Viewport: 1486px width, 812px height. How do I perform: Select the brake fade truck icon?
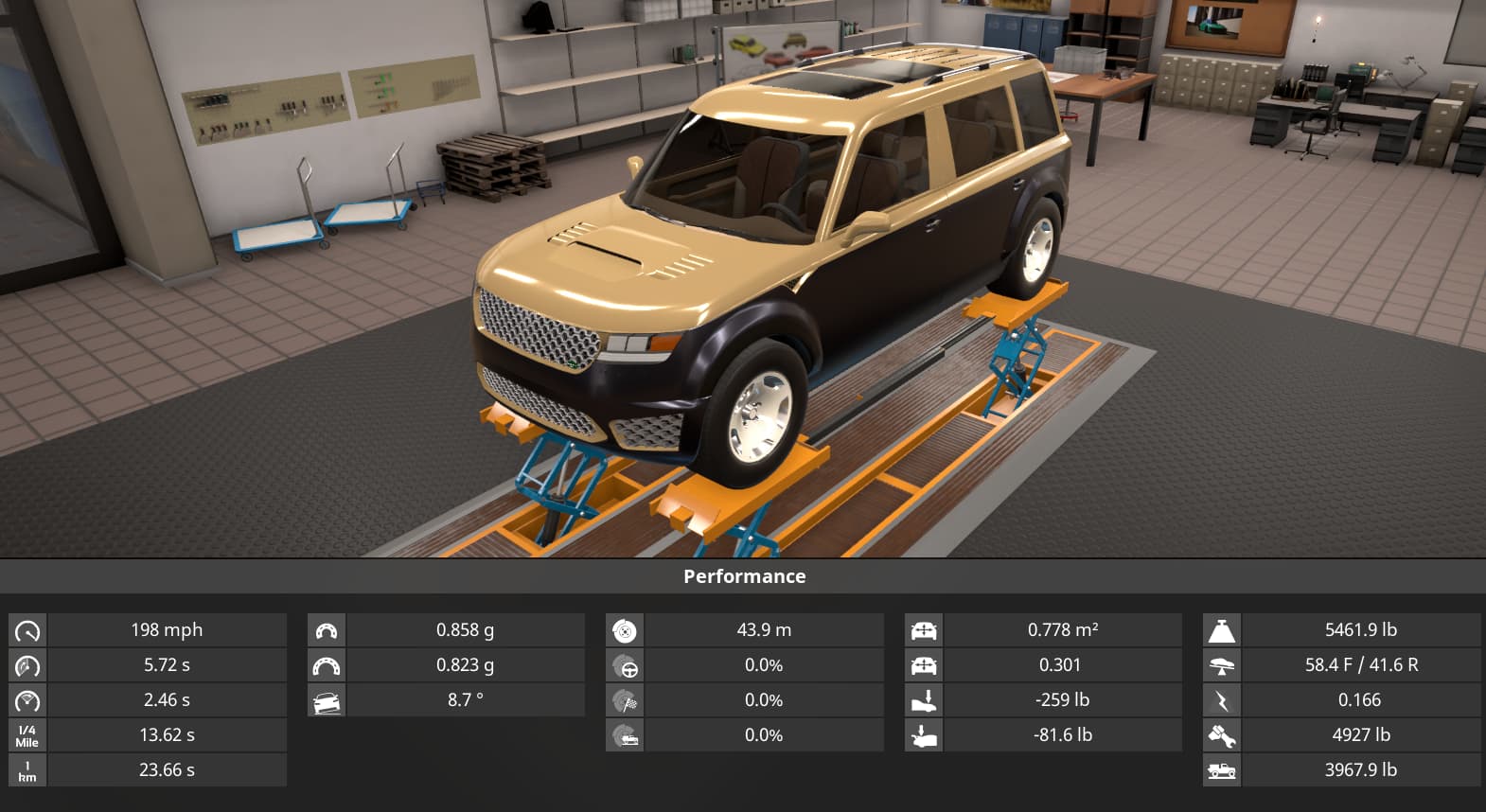click(x=625, y=736)
